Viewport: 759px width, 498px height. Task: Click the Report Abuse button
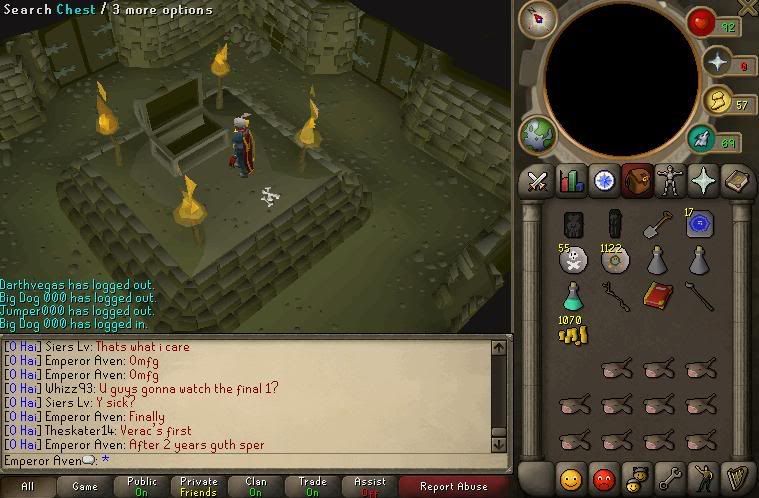pos(455,487)
